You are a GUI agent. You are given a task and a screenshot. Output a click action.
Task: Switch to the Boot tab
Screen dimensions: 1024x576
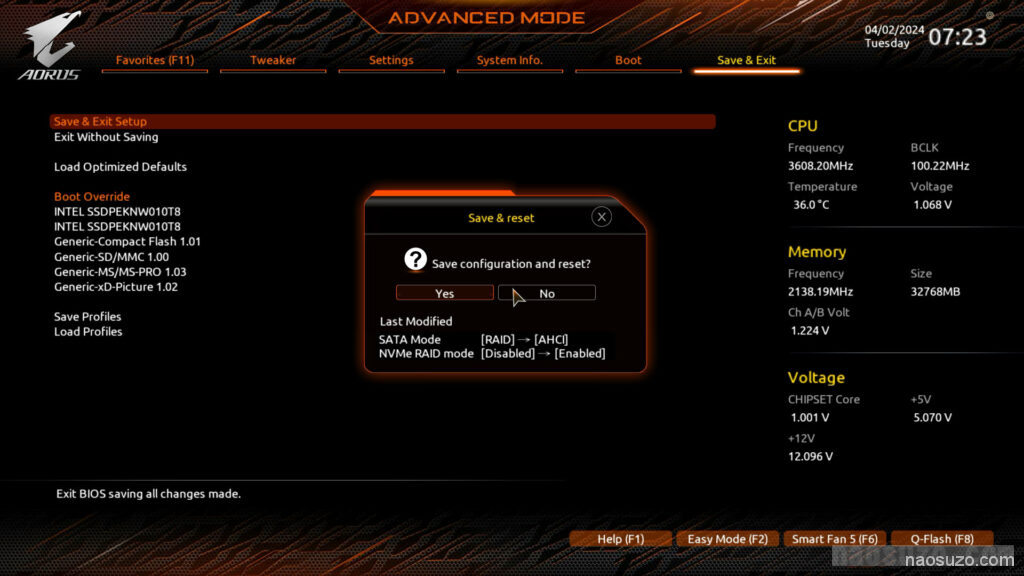click(628, 60)
